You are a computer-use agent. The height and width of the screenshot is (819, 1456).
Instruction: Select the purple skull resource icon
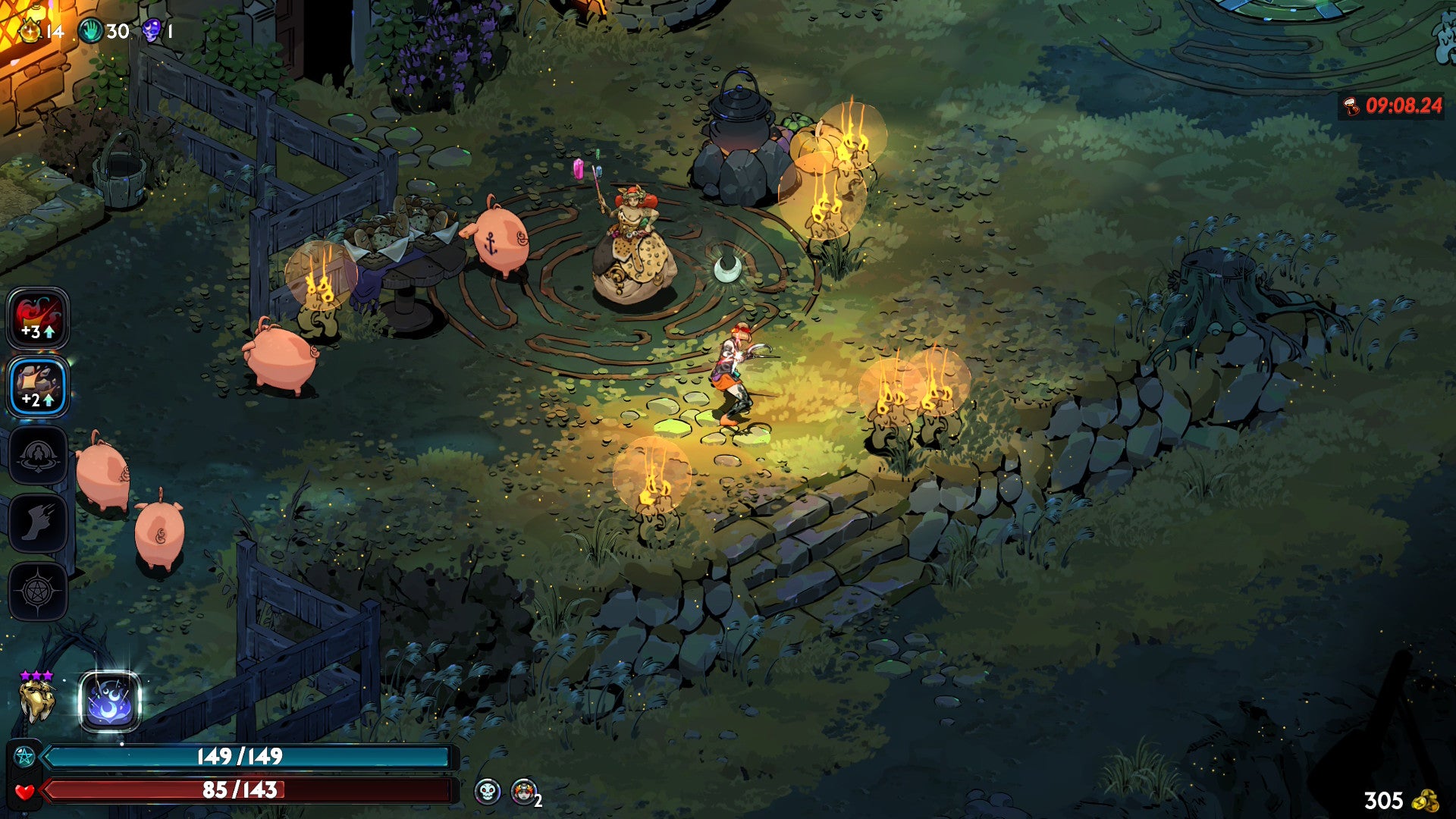pyautogui.click(x=152, y=31)
